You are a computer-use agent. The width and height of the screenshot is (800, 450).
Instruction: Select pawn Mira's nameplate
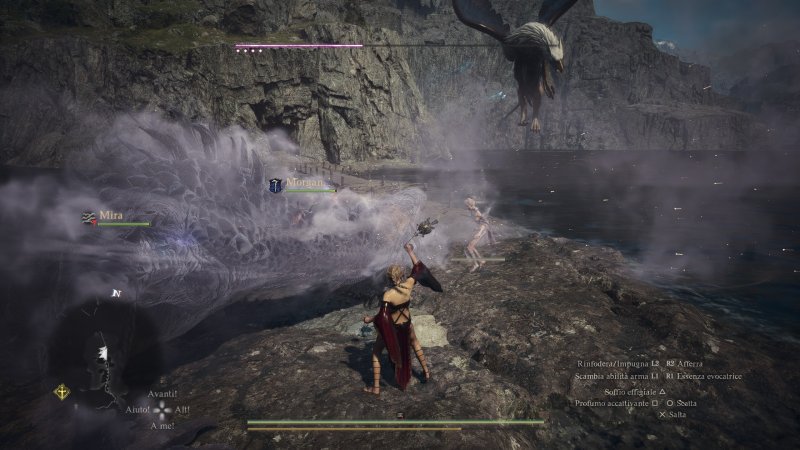(110, 214)
